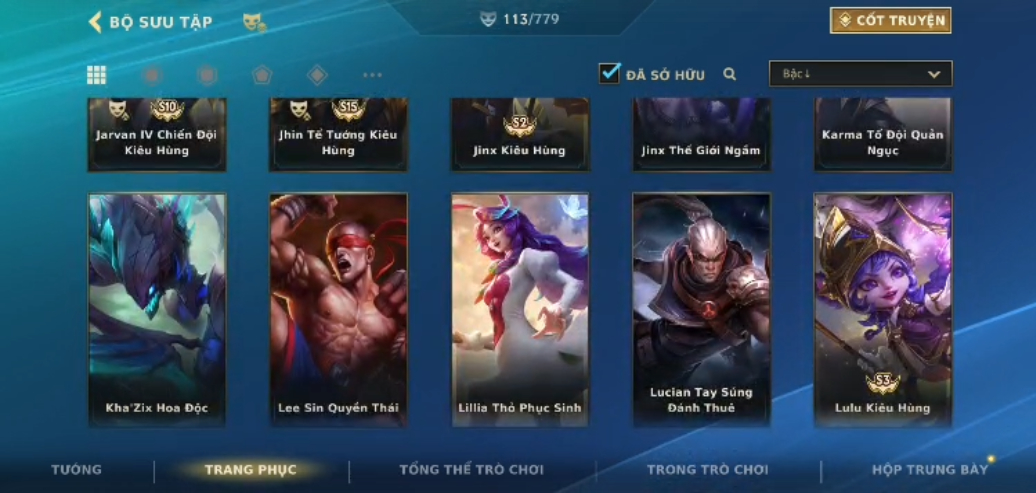This screenshot has height=493, width=1036.
Task: Open the Jinx Thế Giới Ngầm skin
Action: [701, 135]
